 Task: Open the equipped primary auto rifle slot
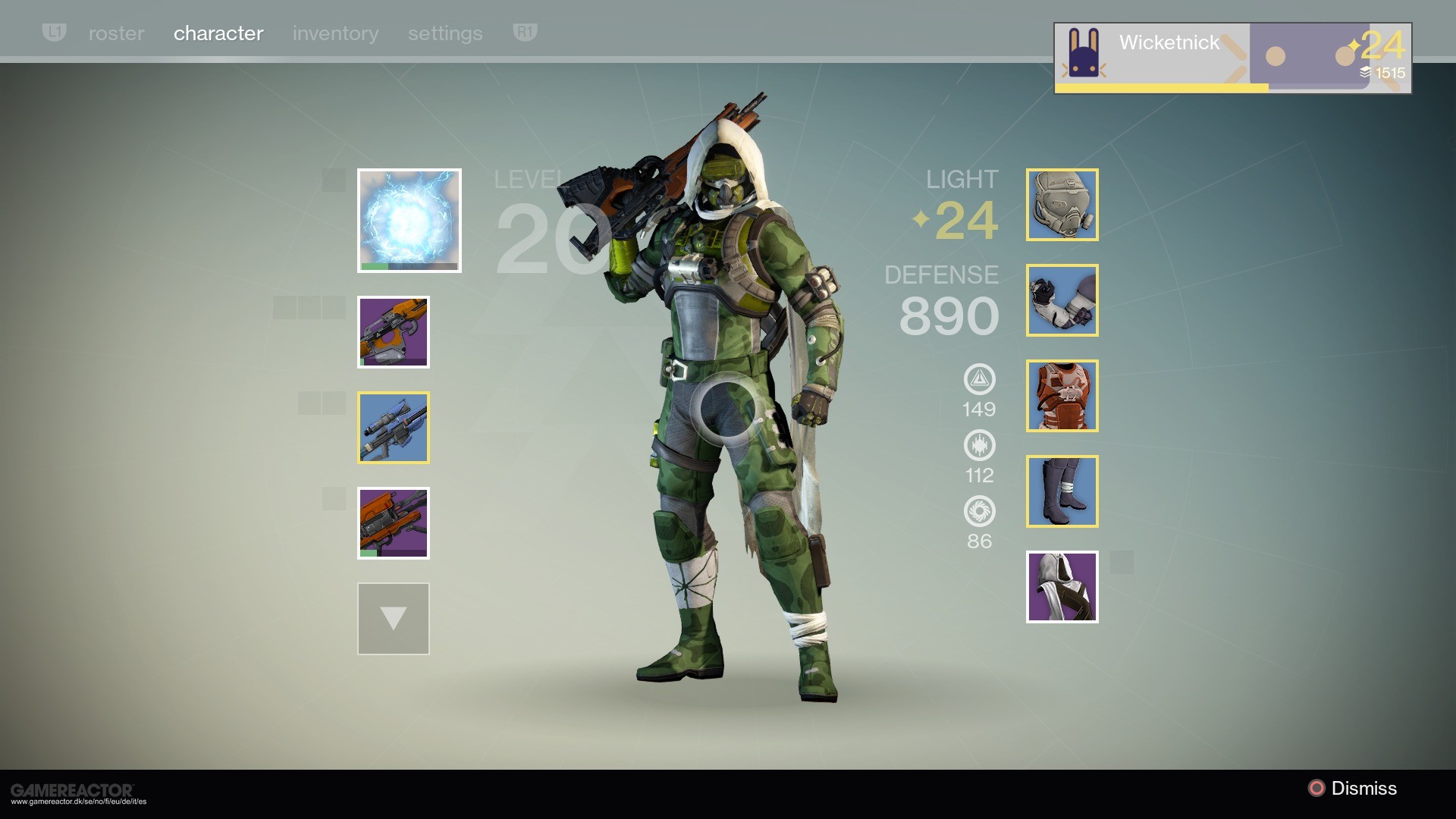point(394,331)
